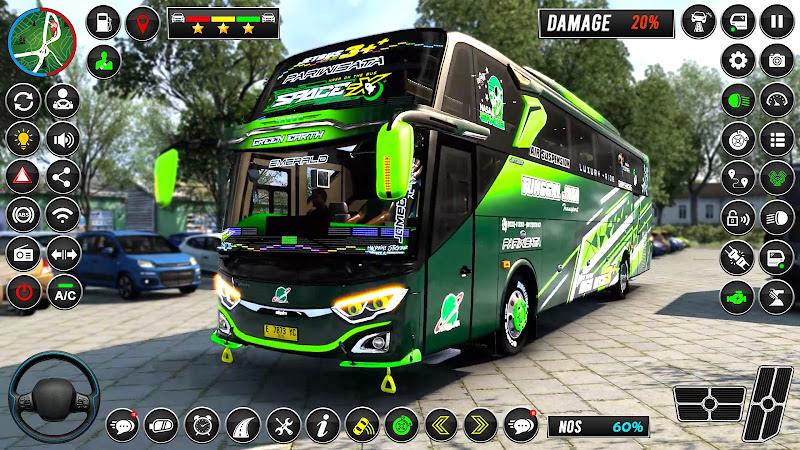
Task: Activate the left yellow chevron indicator
Action: (x=439, y=424)
